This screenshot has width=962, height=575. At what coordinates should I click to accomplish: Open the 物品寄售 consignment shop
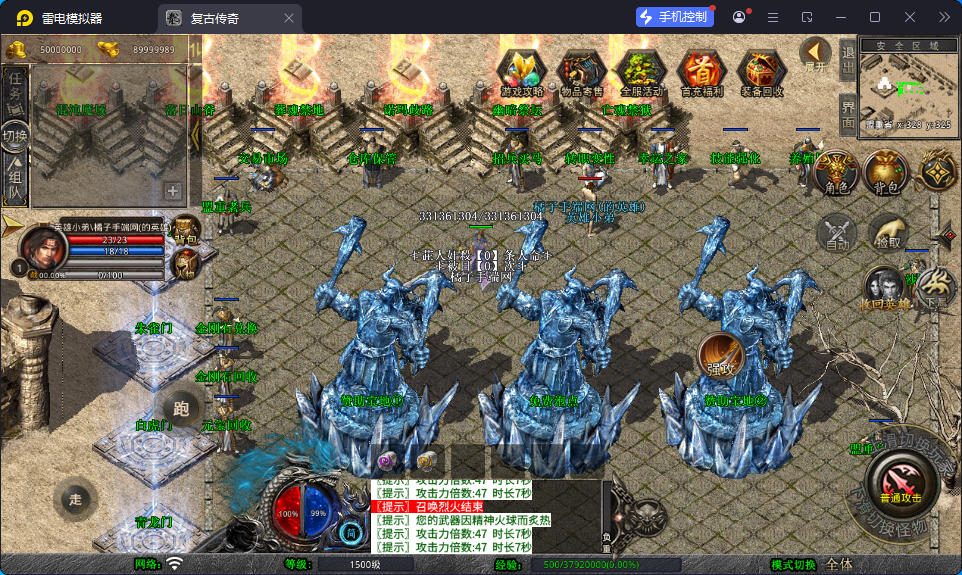point(581,72)
